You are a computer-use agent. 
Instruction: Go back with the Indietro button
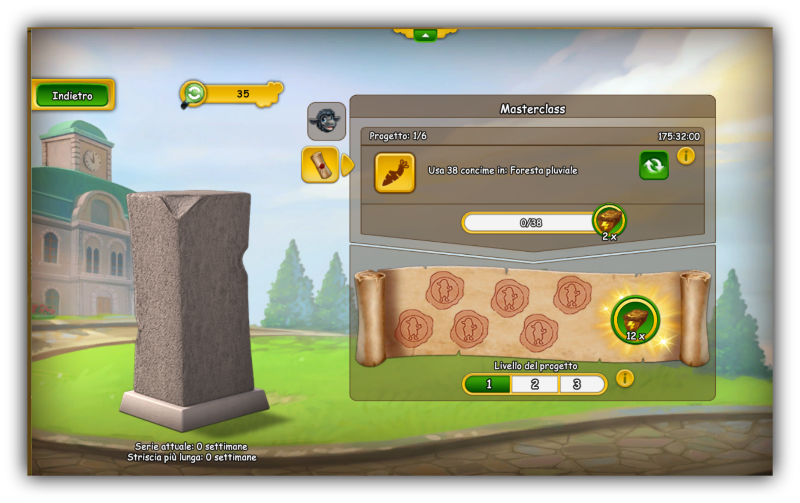click(72, 95)
